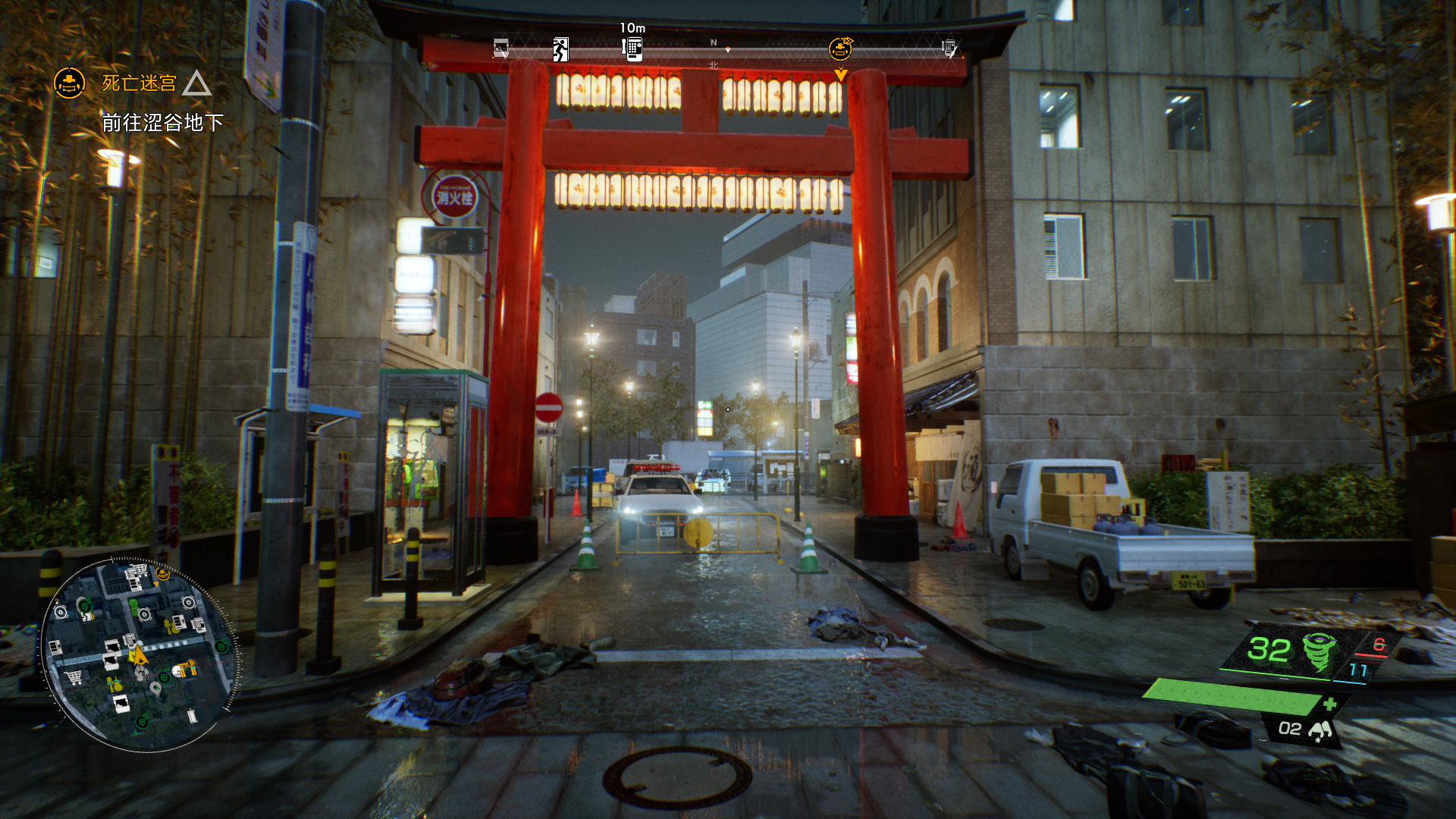The height and width of the screenshot is (819, 1456).
Task: Click the orange mask quest icon beside 死亡迷宫
Action: tap(69, 83)
